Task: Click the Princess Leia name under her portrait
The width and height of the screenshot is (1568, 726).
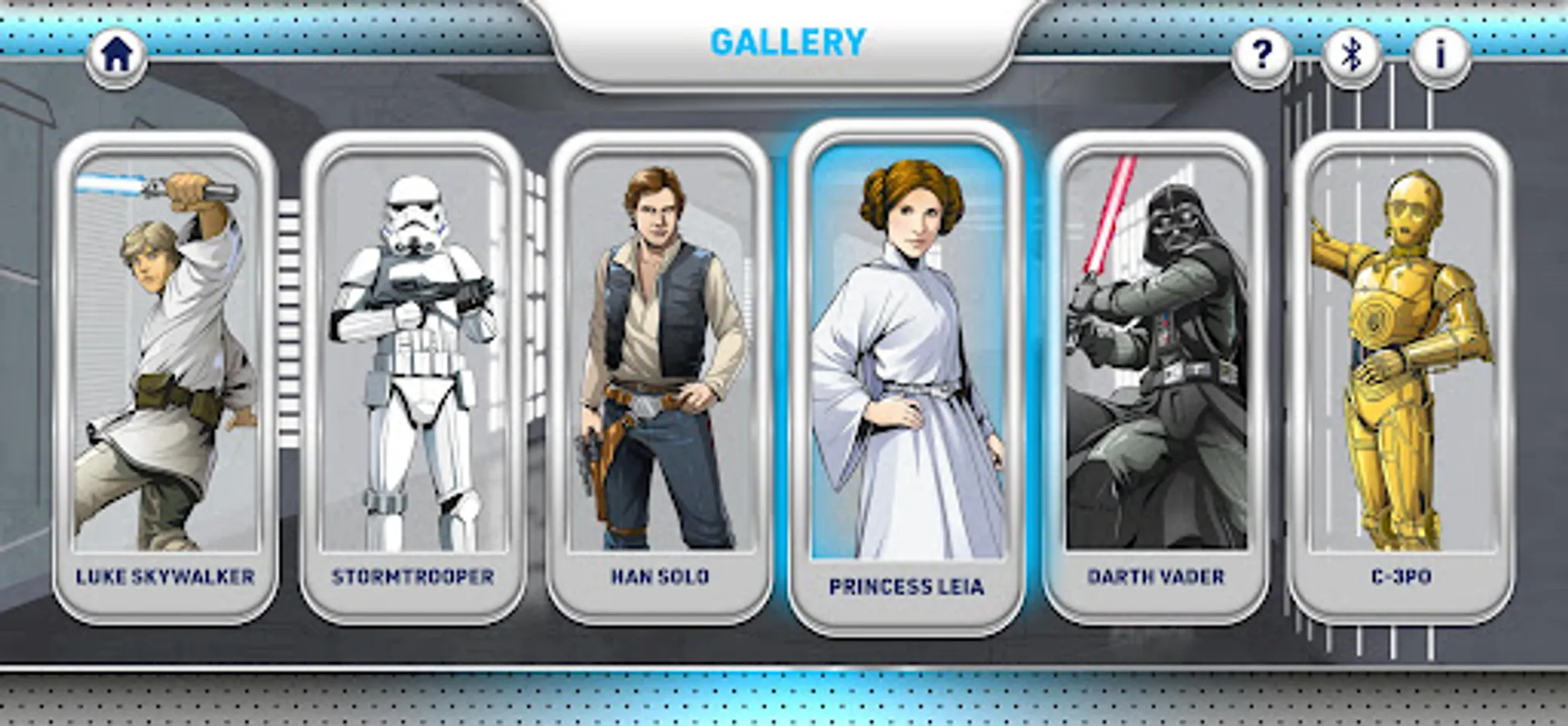Action: coord(907,588)
